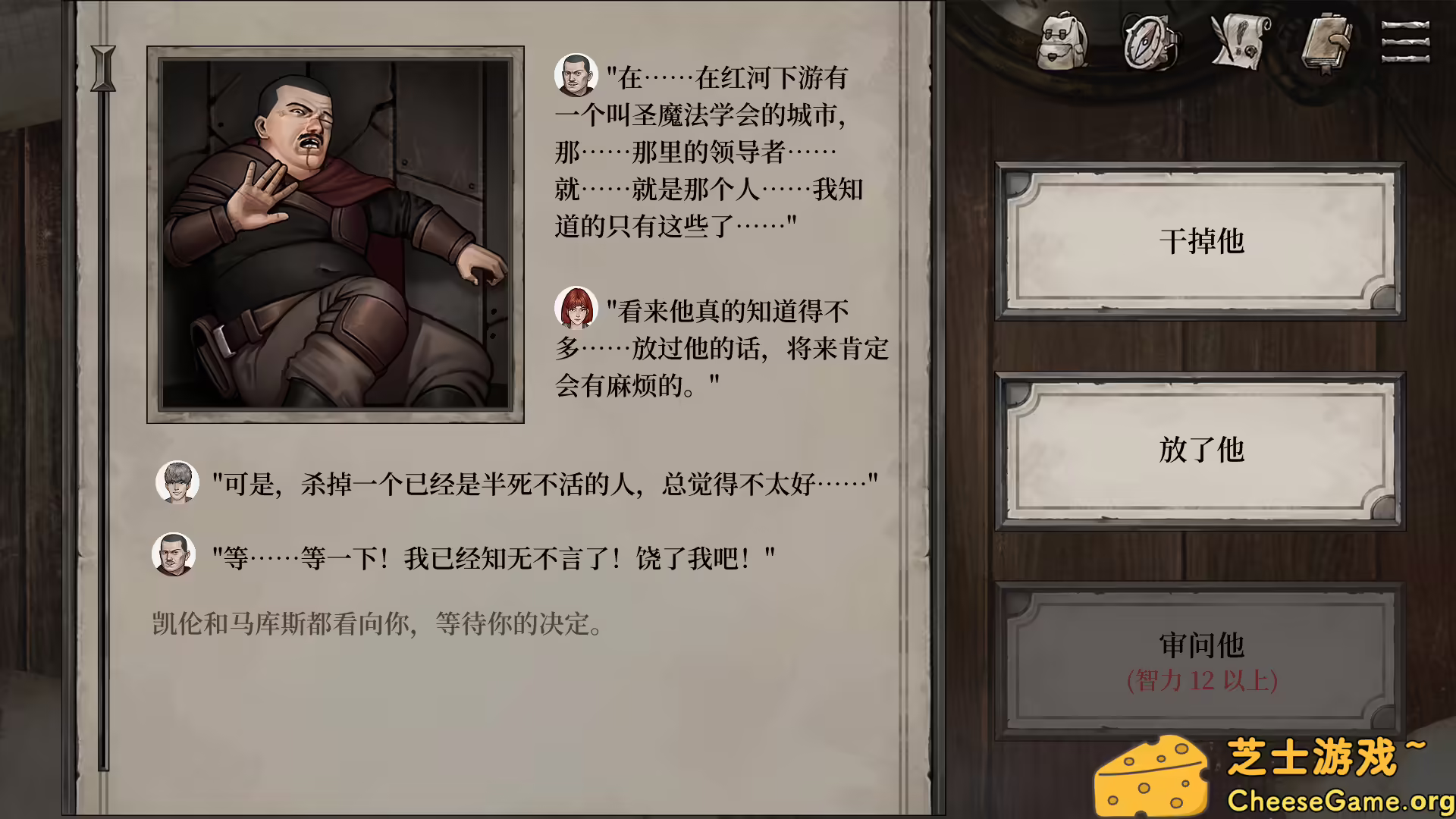Viewport: 1456px width, 819px height.
Task: Open the hamburger menu in the top-right corner
Action: (1409, 43)
